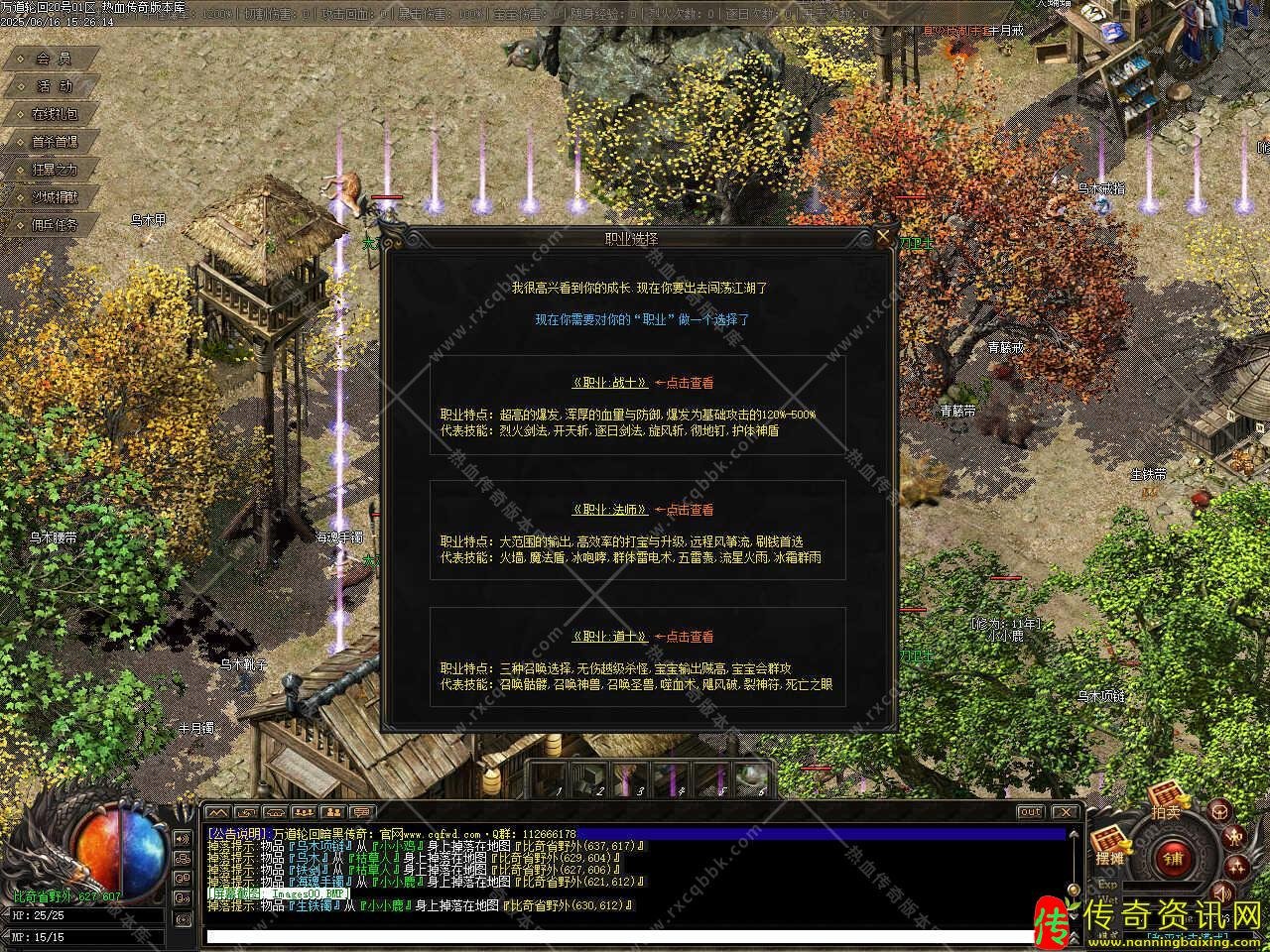Show the 首杀首爆 first-kill menu
The width and height of the screenshot is (1270, 952).
tap(54, 142)
